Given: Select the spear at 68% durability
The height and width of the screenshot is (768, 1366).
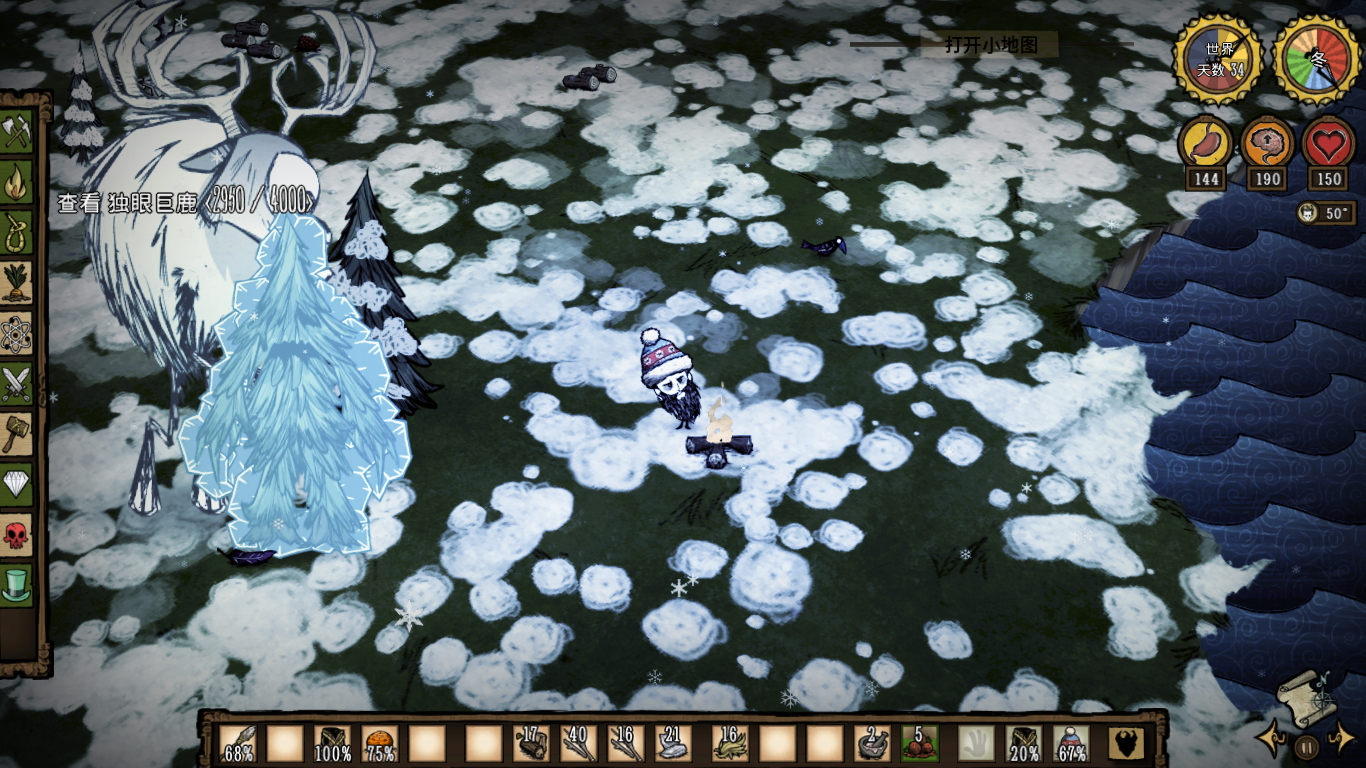Looking at the screenshot, I should 238,744.
